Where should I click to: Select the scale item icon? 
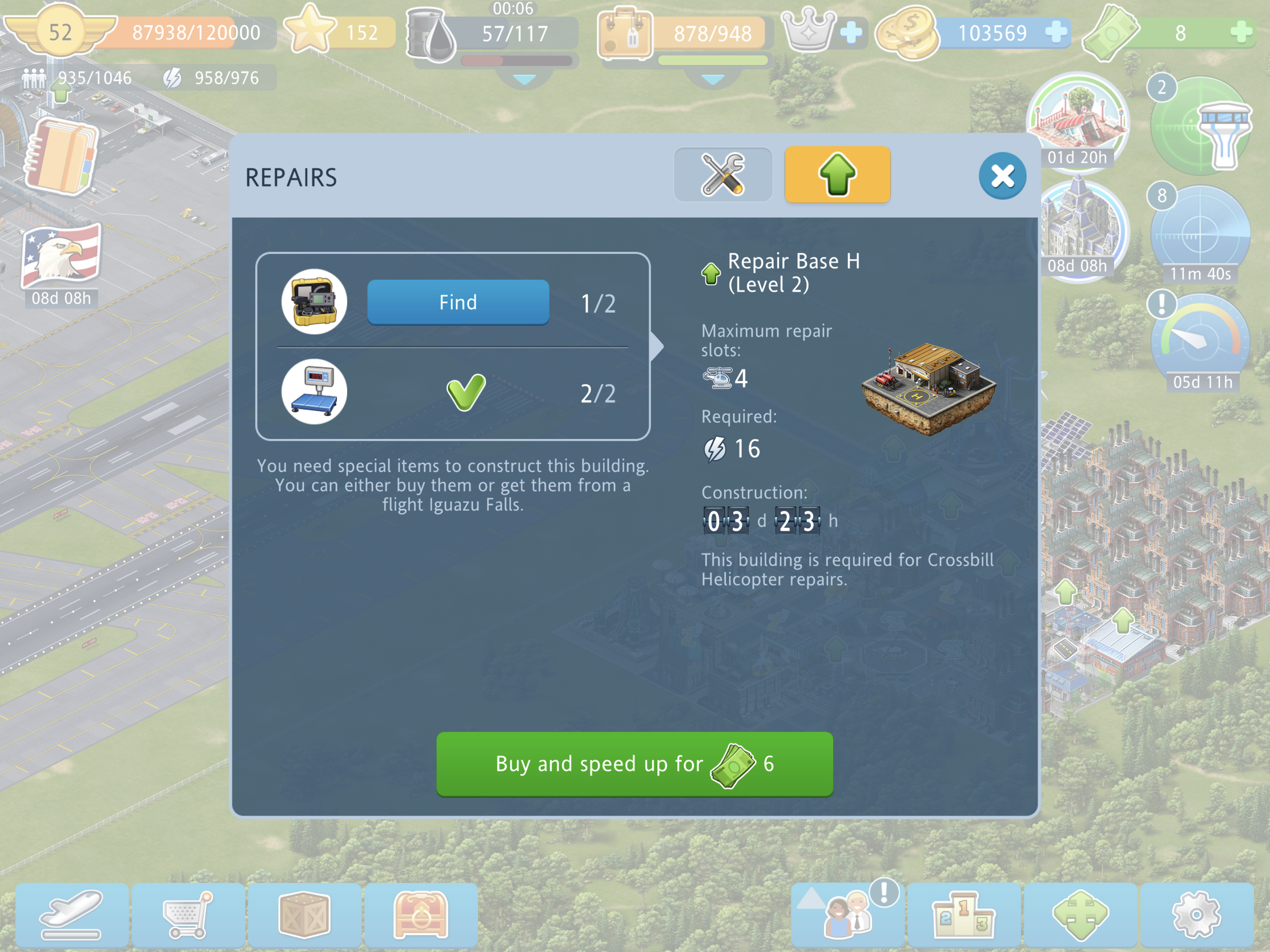314,392
